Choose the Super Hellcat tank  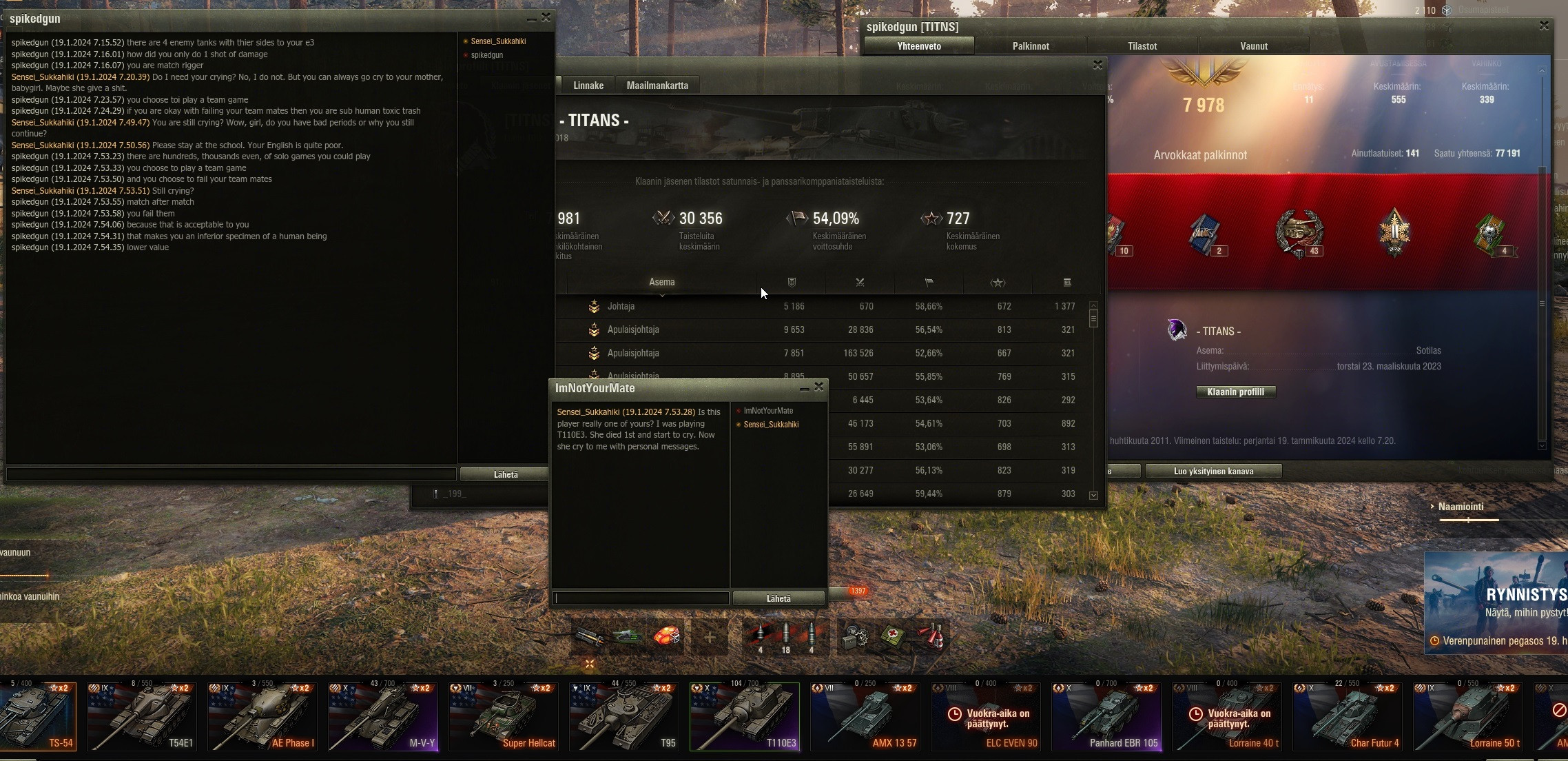(x=503, y=716)
